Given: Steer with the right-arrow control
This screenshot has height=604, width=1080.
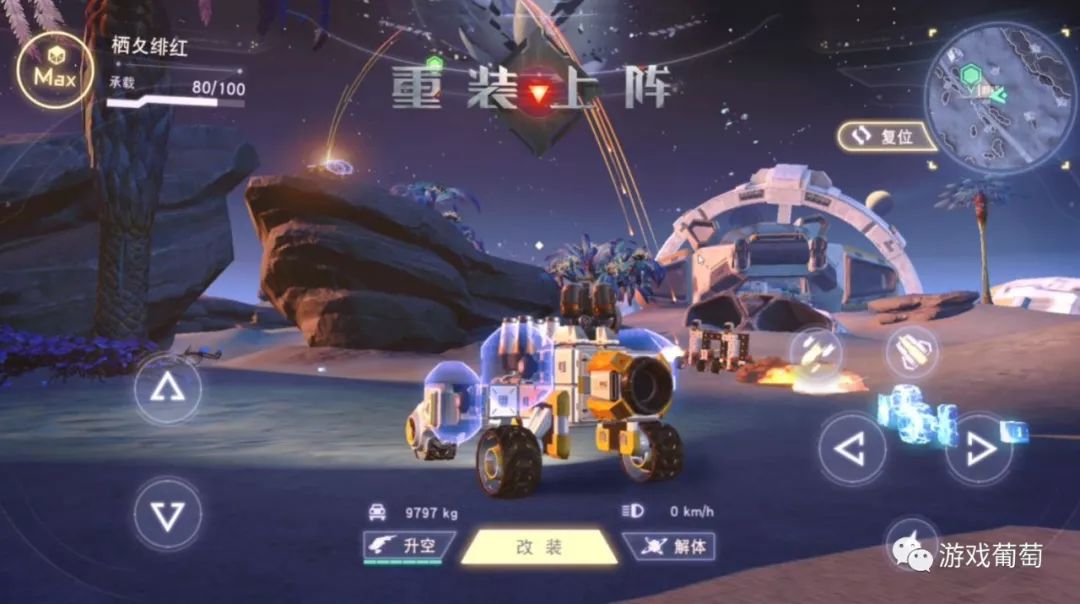Looking at the screenshot, I should point(978,451).
